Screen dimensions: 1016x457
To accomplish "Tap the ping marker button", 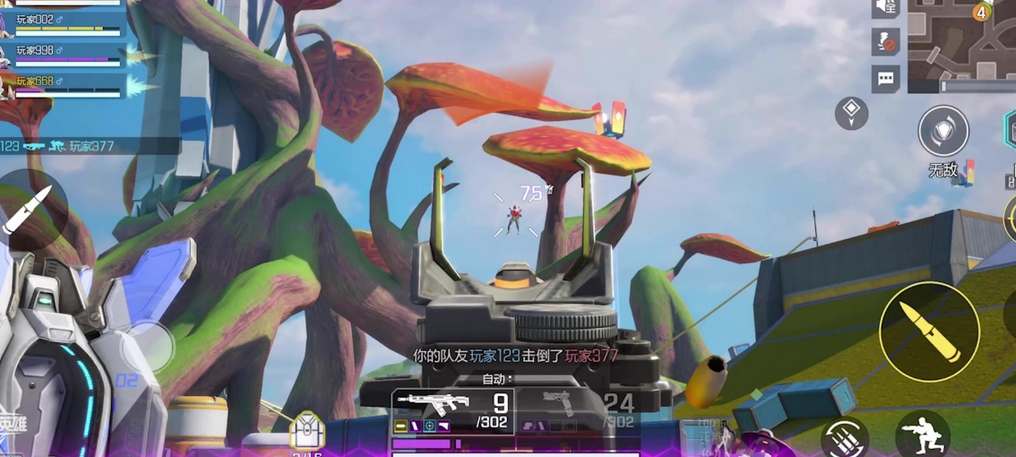I will pos(851,112).
